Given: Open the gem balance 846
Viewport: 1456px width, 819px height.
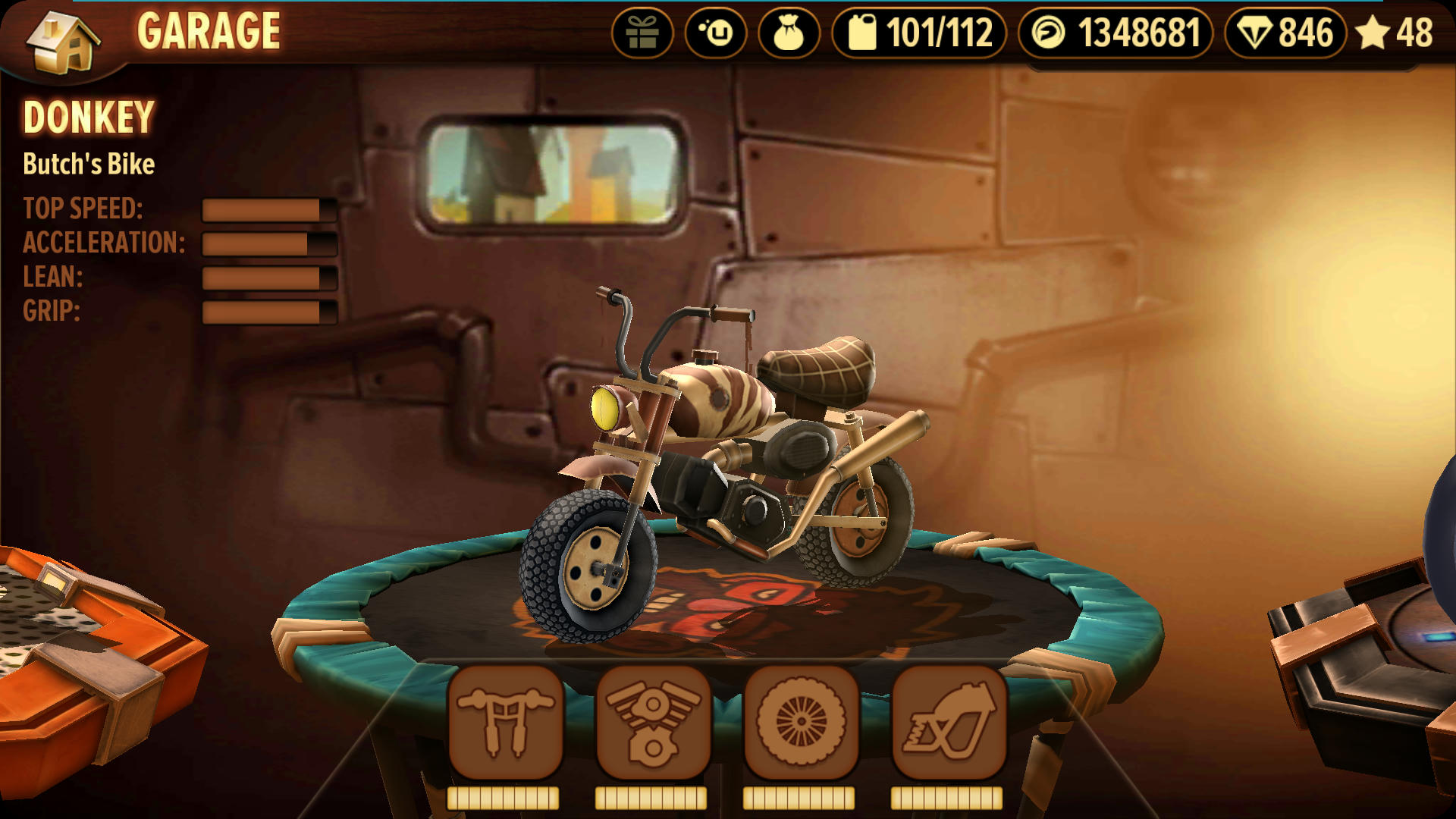Looking at the screenshot, I should point(1285,33).
